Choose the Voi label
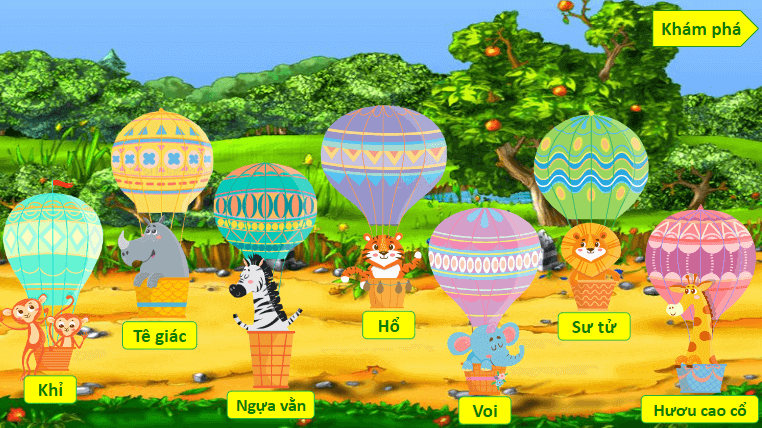Viewport: 762px width, 428px height. coord(485,411)
